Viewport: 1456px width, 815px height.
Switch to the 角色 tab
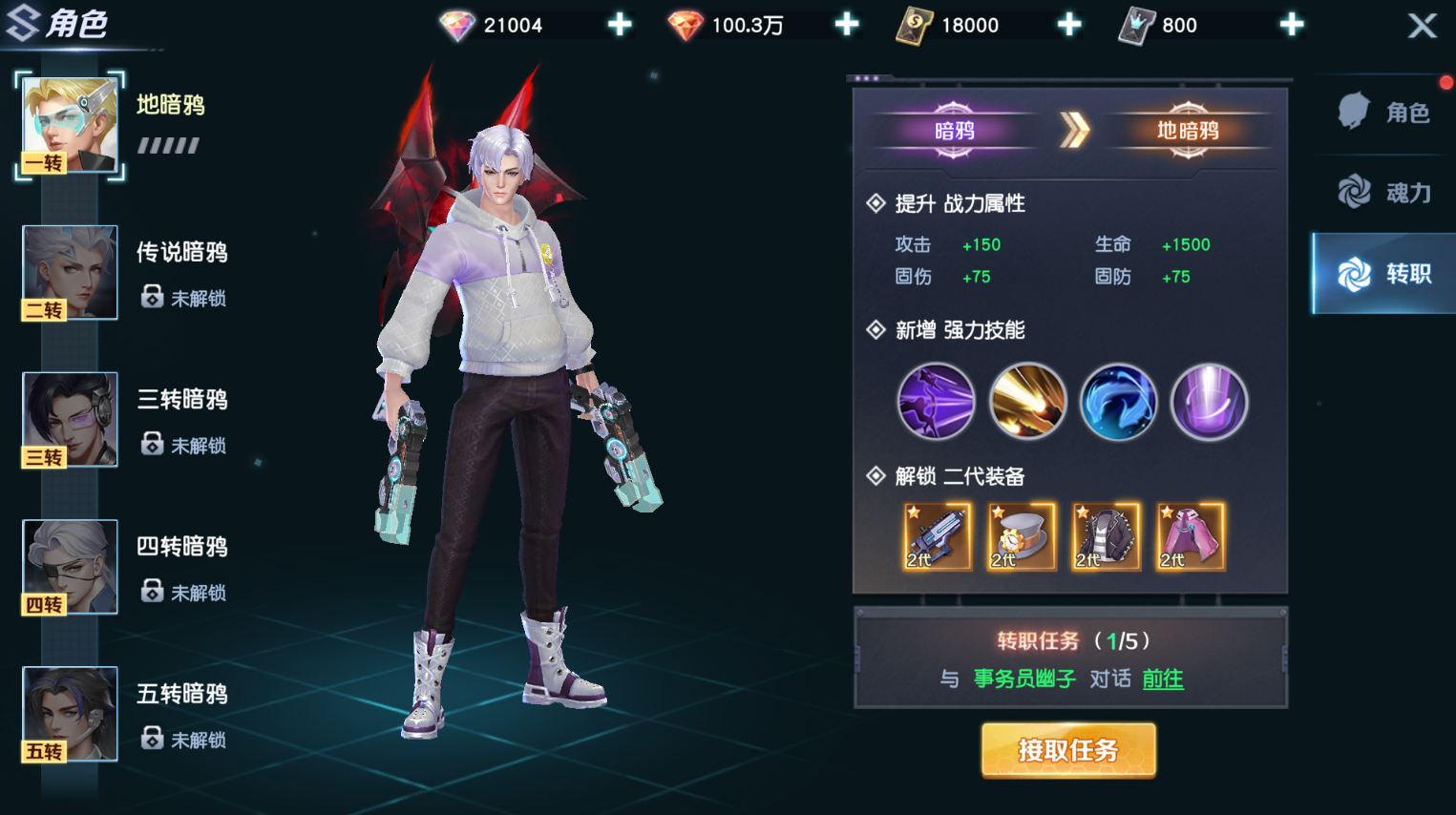(1386, 113)
